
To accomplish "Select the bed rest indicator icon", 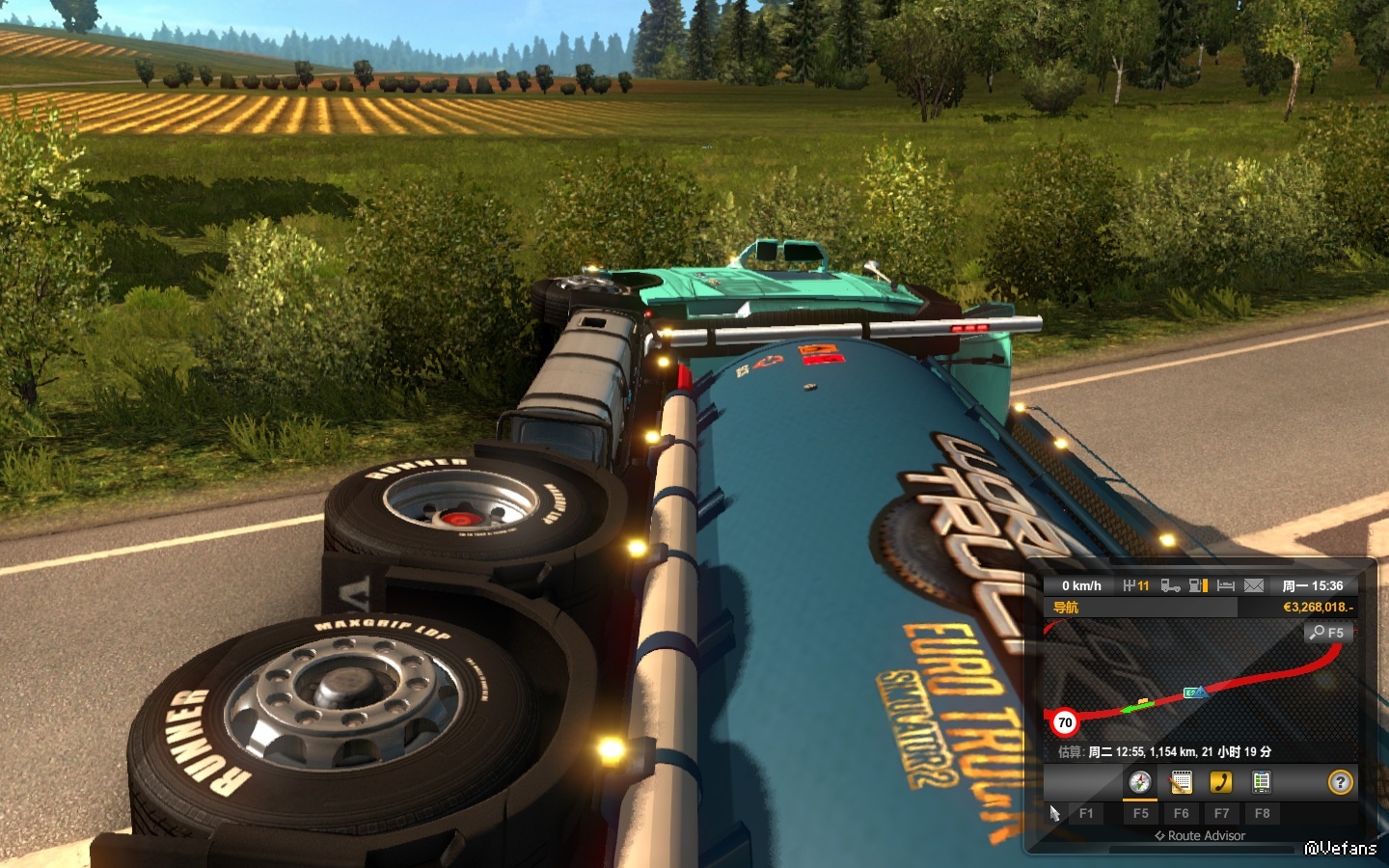I will click(1226, 585).
